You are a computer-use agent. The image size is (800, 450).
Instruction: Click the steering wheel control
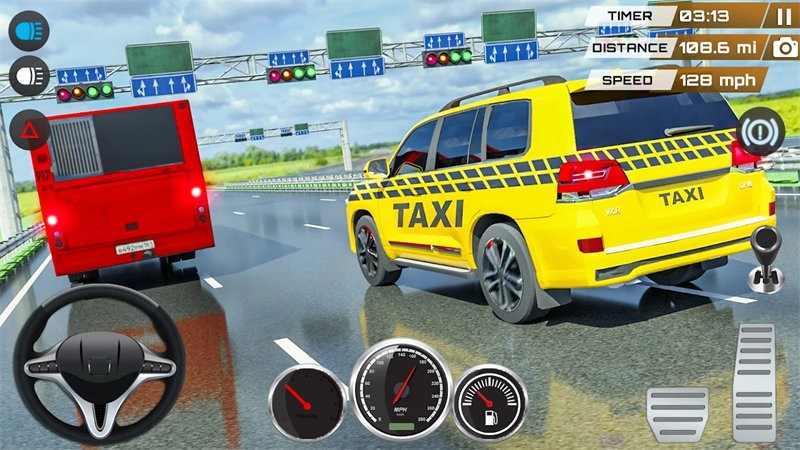pyautogui.click(x=99, y=365)
